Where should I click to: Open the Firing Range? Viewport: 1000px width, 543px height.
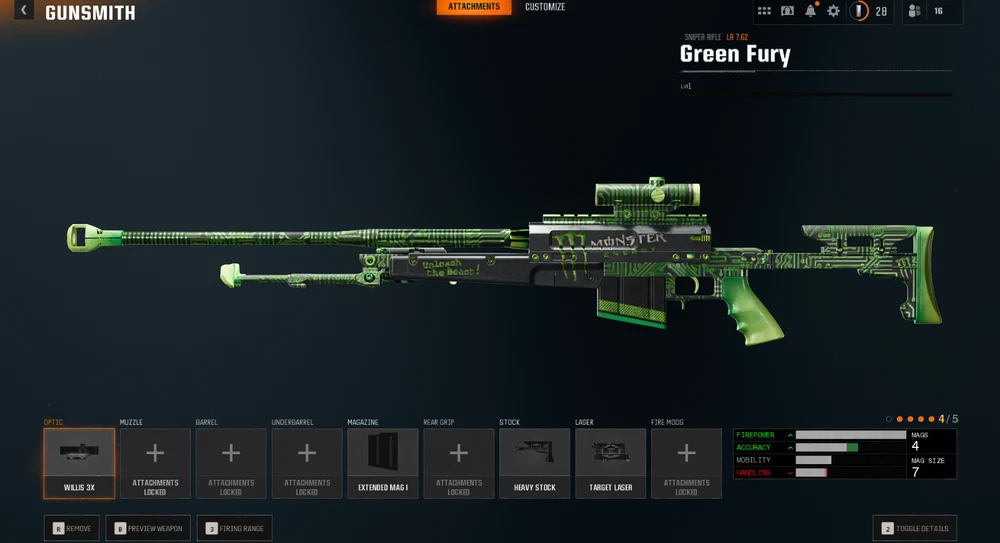(x=234, y=528)
